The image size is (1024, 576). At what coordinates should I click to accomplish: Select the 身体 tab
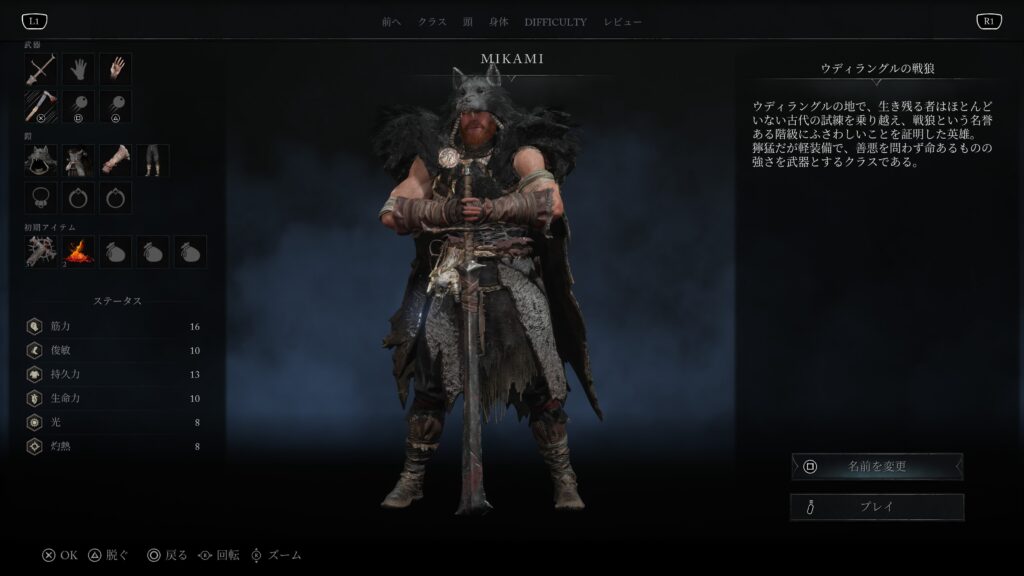pyautogui.click(x=500, y=22)
